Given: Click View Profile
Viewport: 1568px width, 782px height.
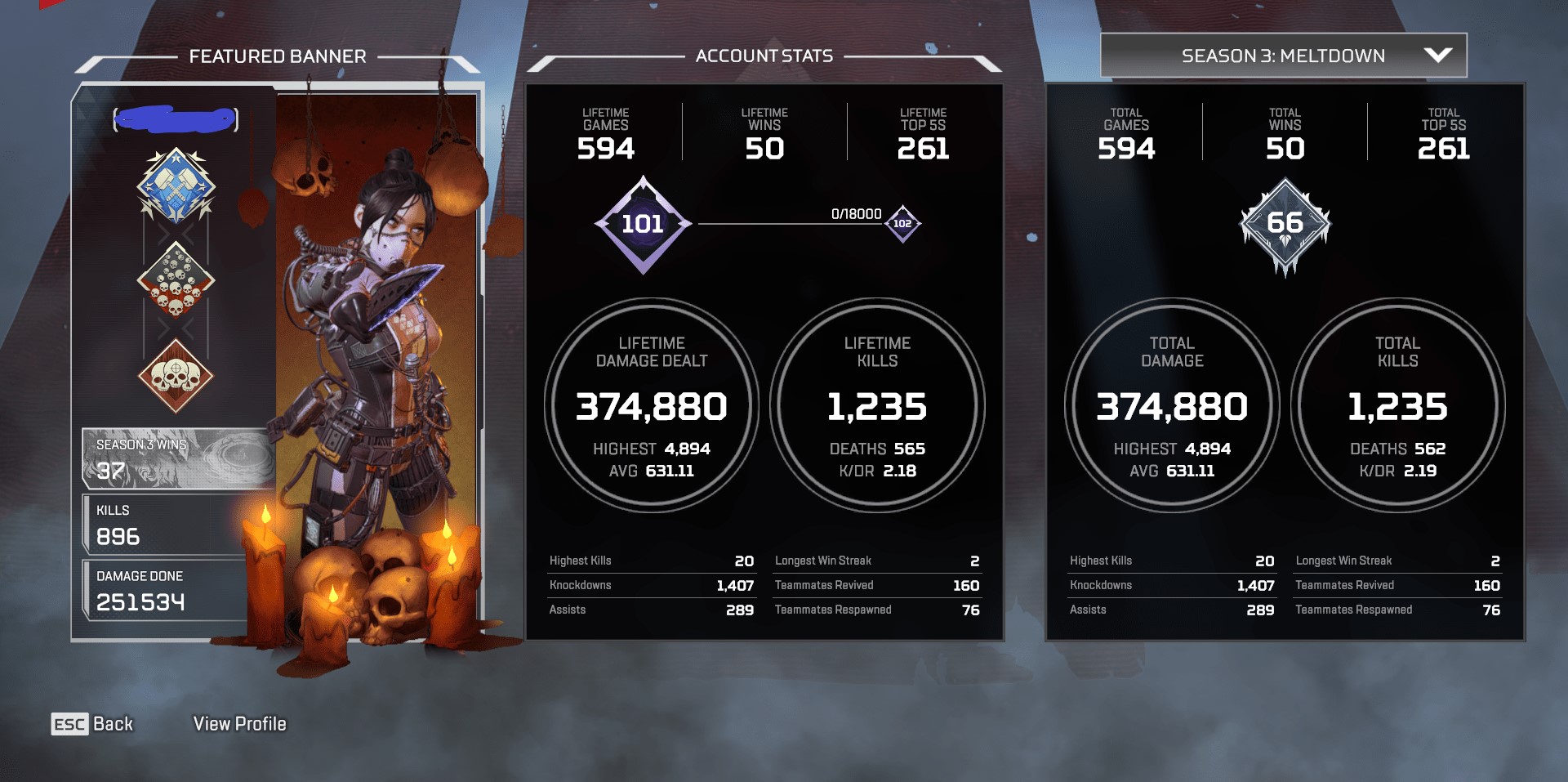Looking at the screenshot, I should click(x=239, y=723).
